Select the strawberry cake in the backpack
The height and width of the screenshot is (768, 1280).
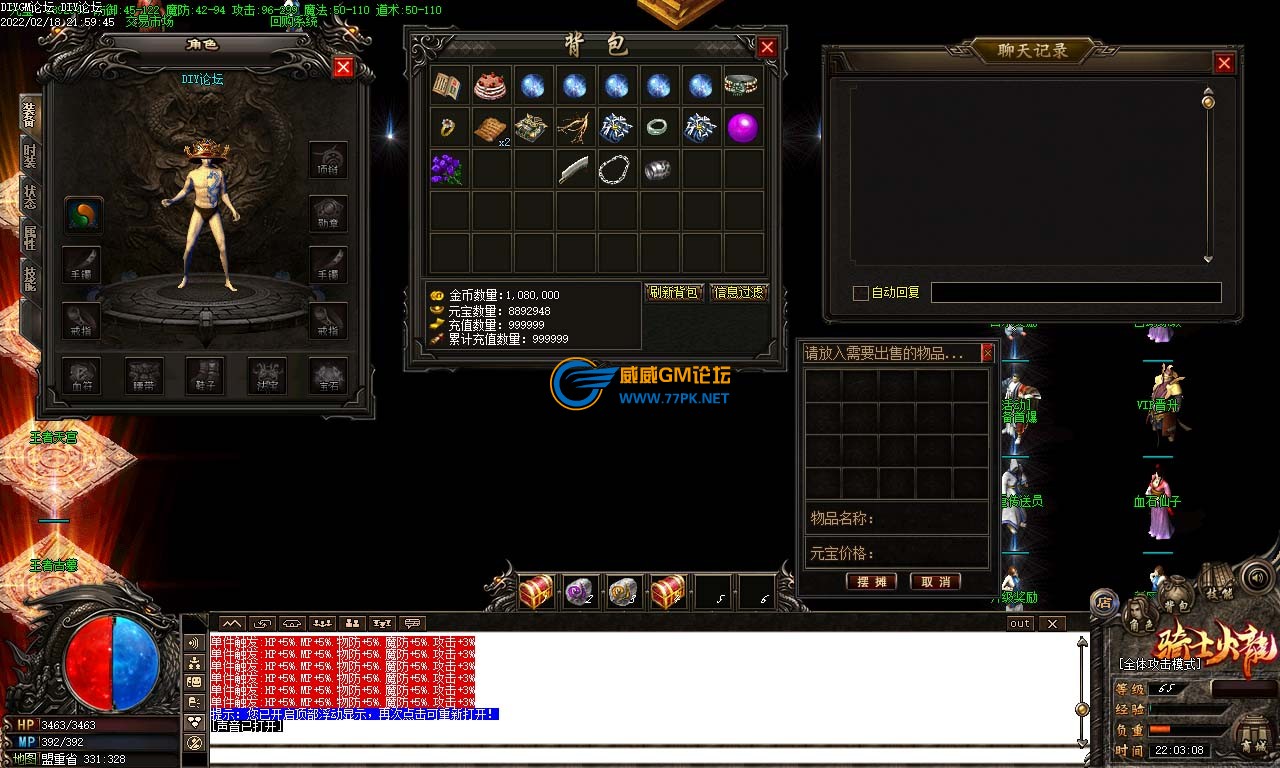[x=490, y=86]
